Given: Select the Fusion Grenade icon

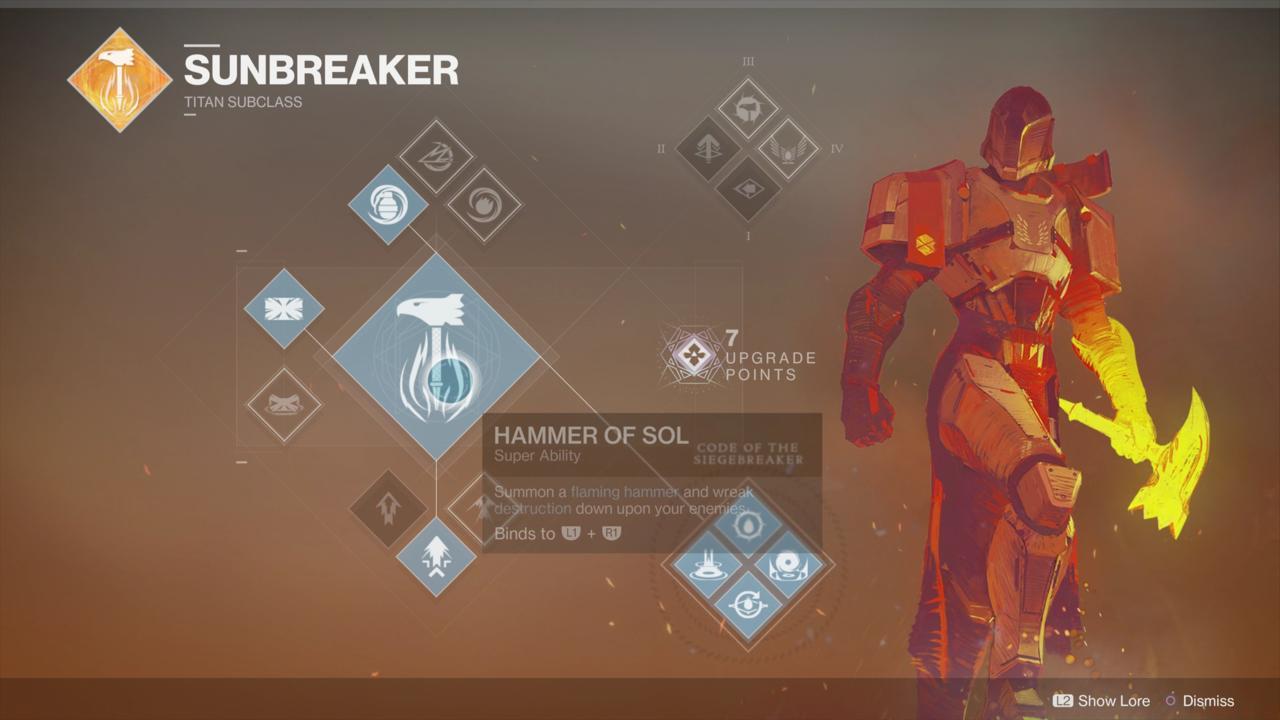Looking at the screenshot, I should 386,206.
